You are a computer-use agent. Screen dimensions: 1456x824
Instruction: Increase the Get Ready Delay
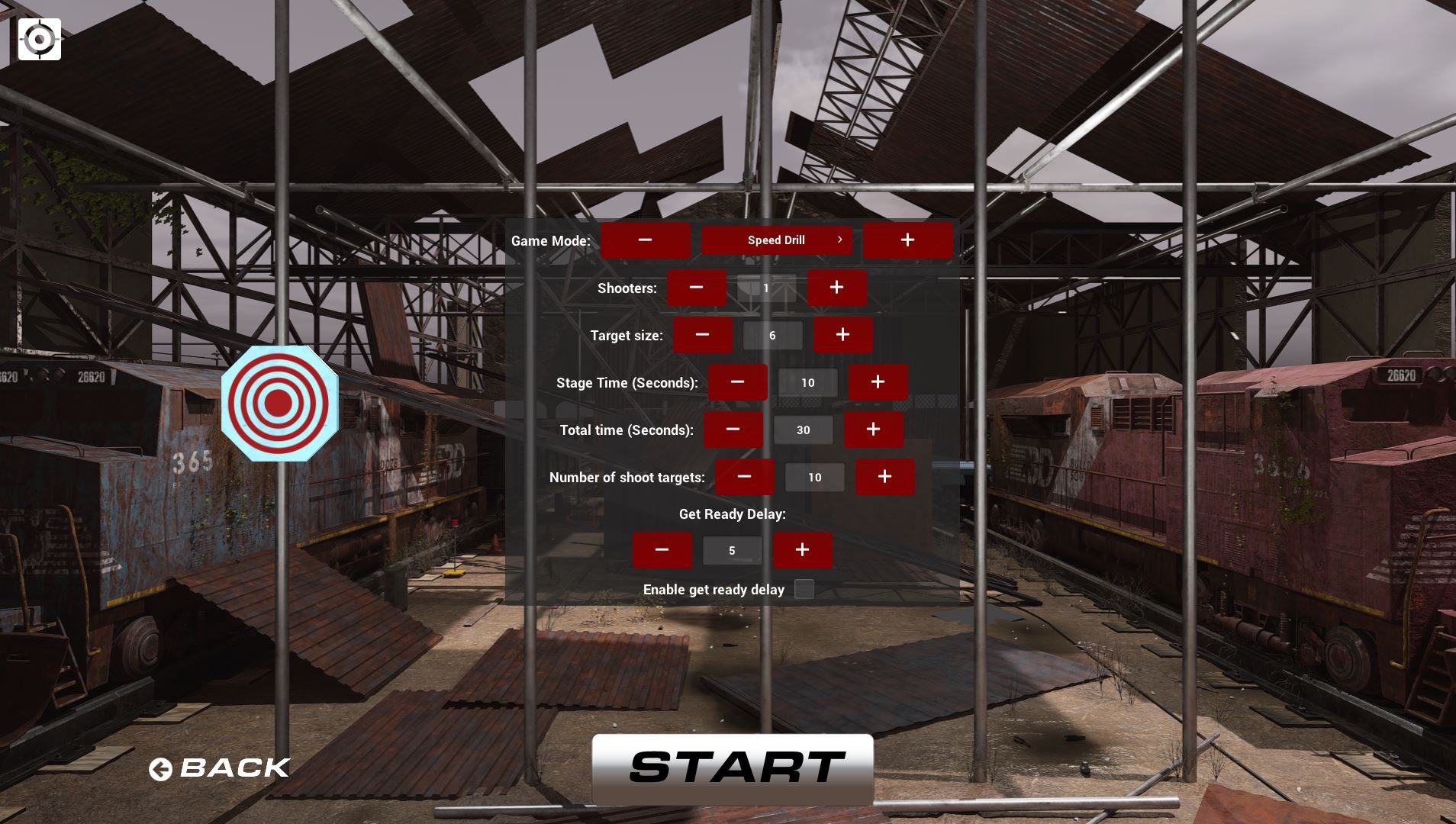[802, 550]
